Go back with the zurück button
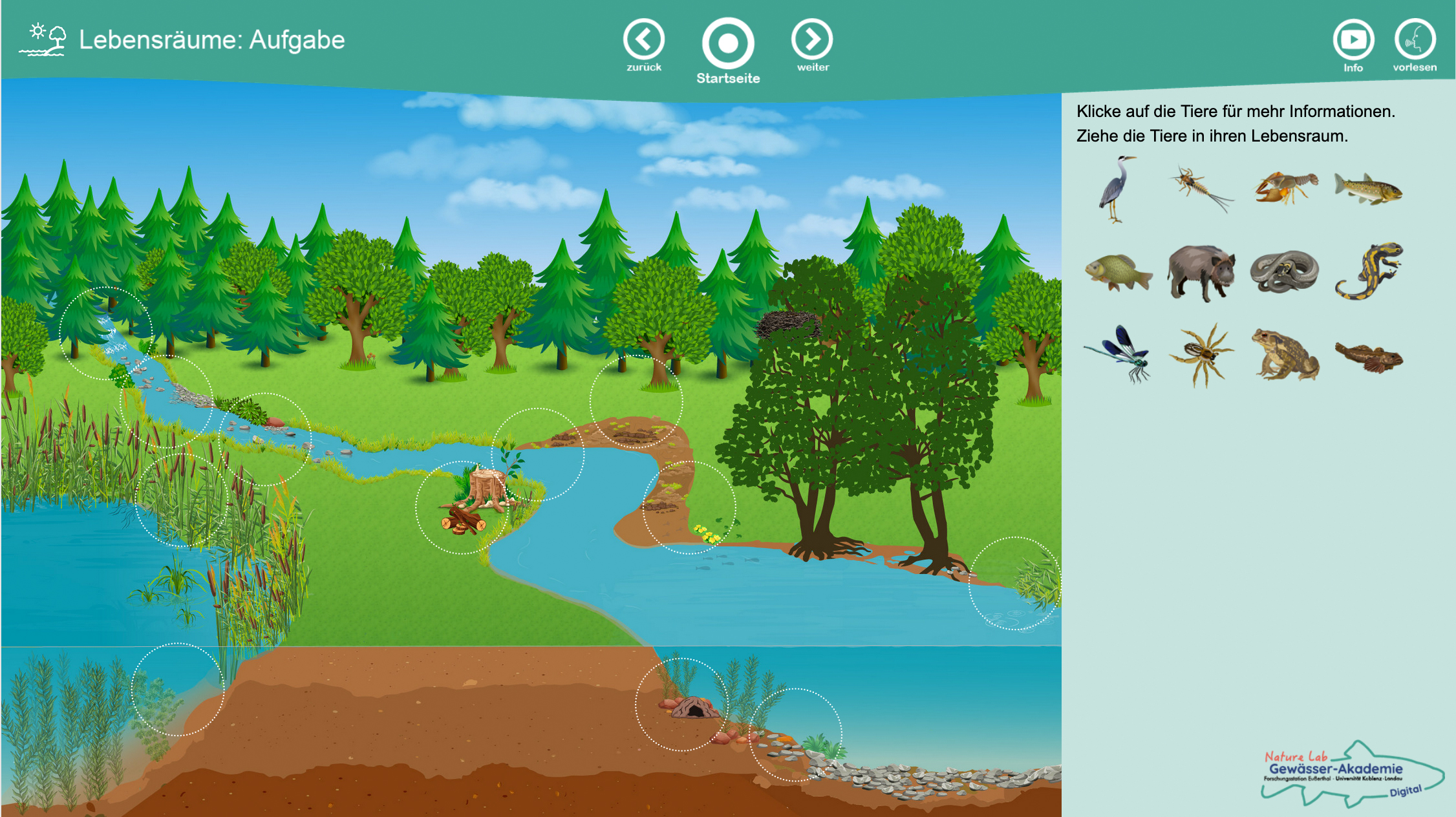 tap(643, 40)
